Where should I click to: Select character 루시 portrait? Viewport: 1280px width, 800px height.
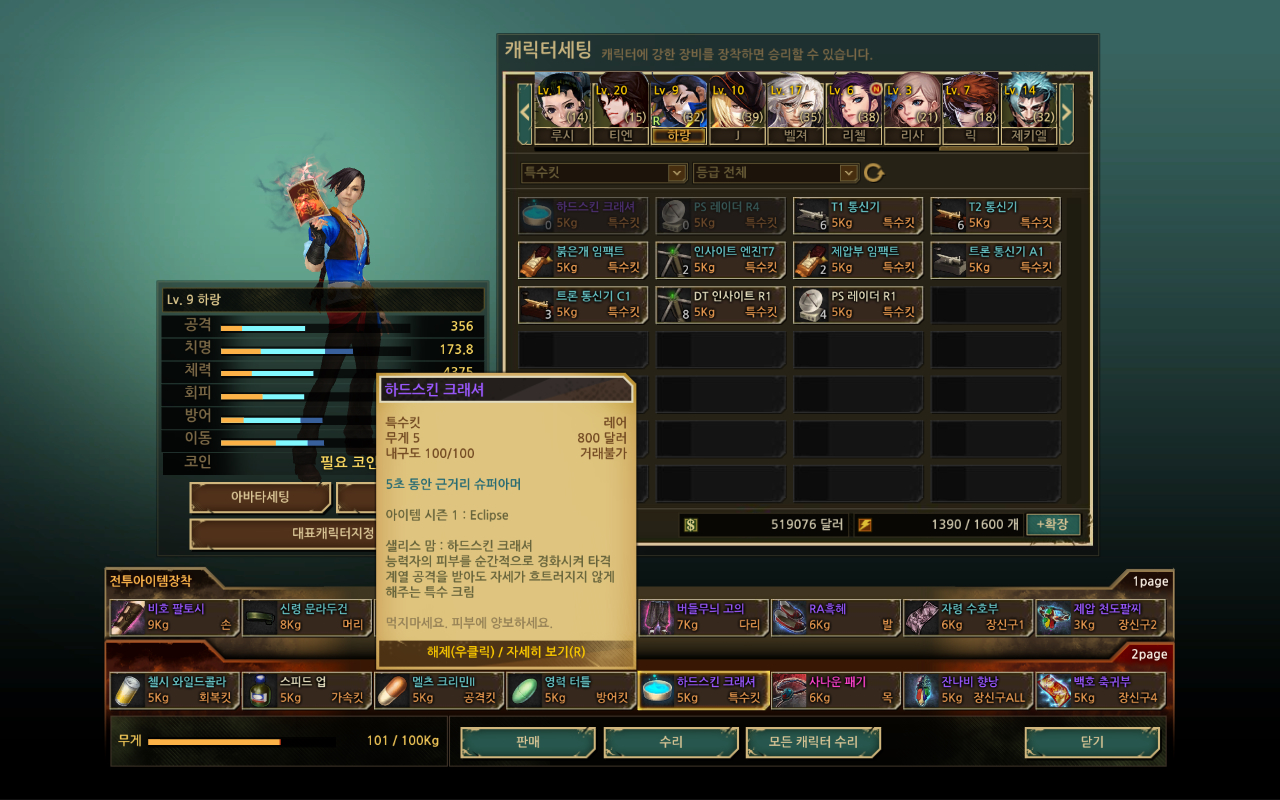[562, 108]
